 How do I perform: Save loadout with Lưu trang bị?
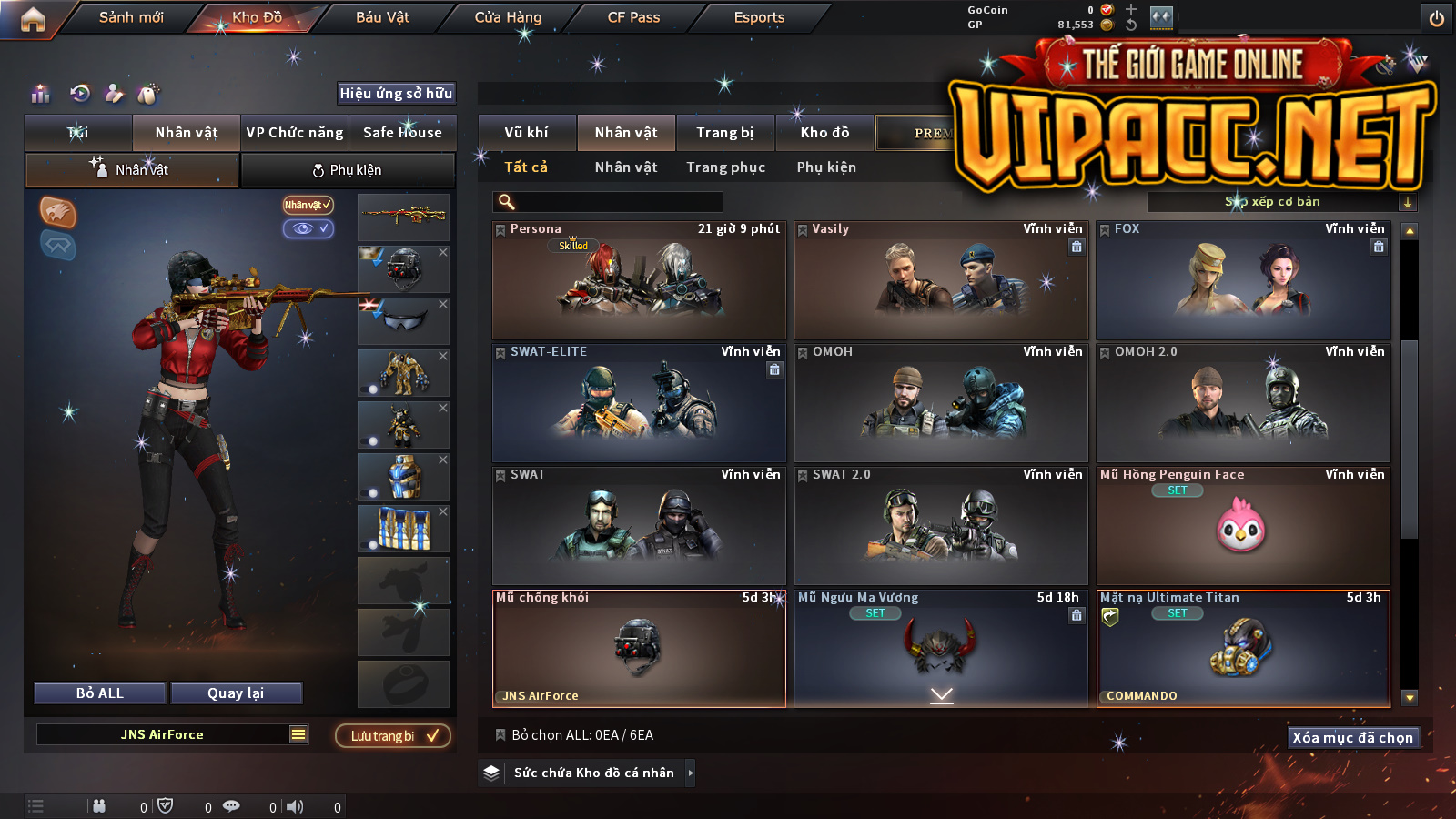pyautogui.click(x=393, y=736)
